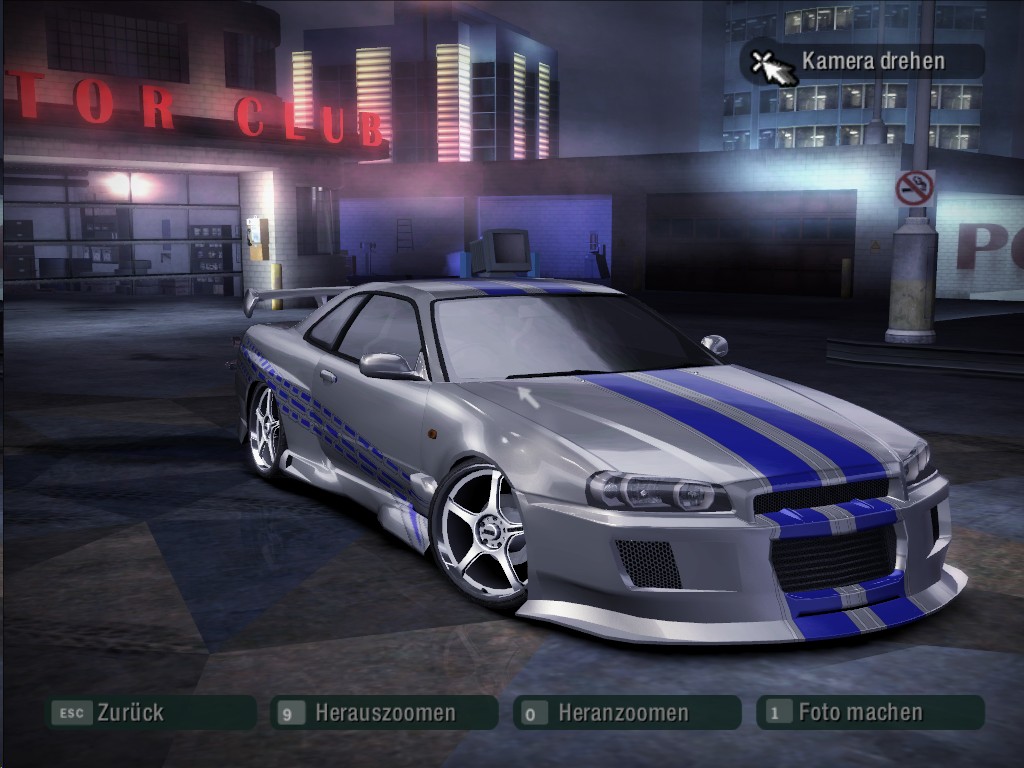Image resolution: width=1024 pixels, height=768 pixels.
Task: Choose the Heranzoomen zoom-in button
Action: 624,713
